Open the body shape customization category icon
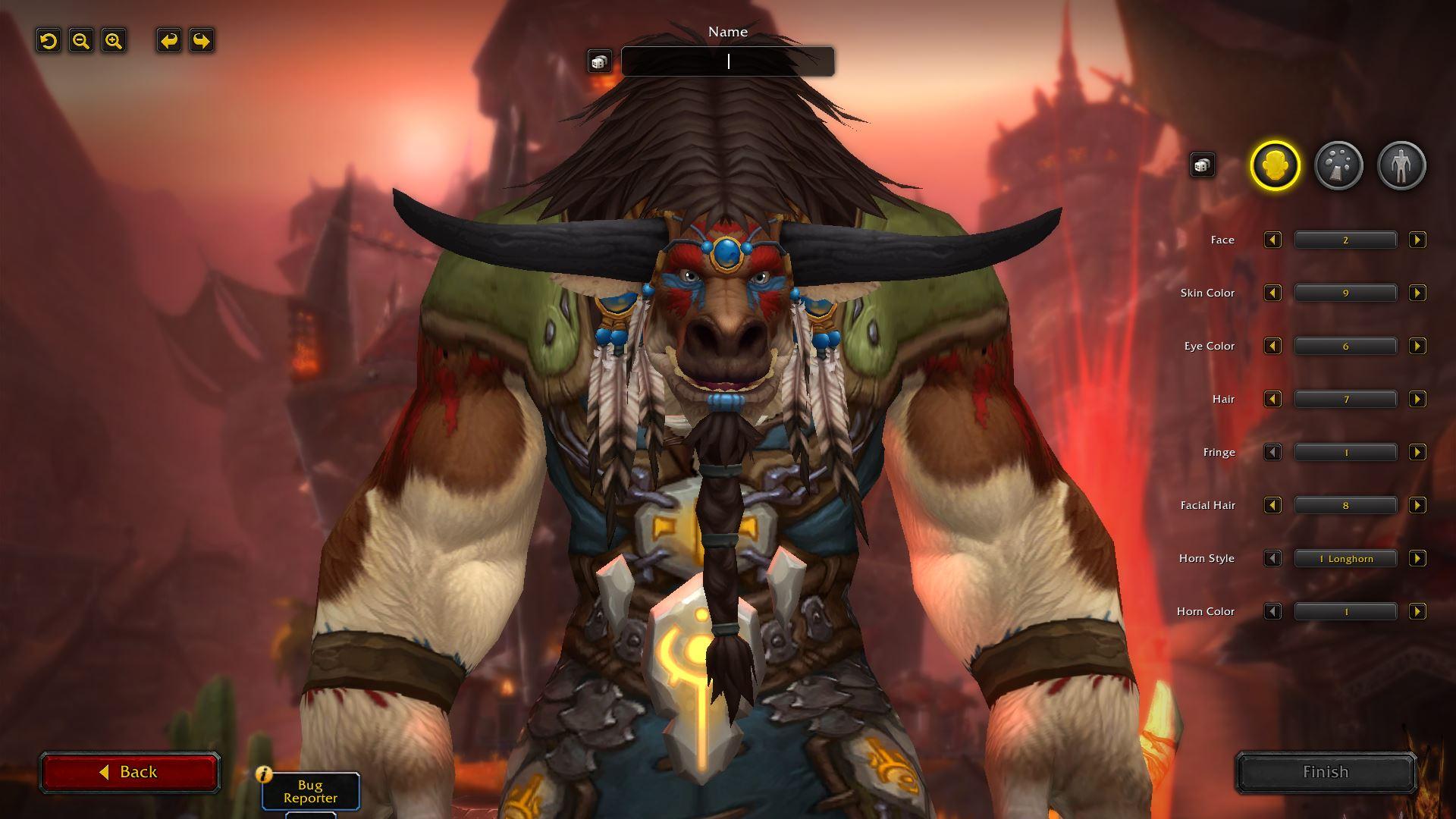The width and height of the screenshot is (1456, 819). [1402, 165]
